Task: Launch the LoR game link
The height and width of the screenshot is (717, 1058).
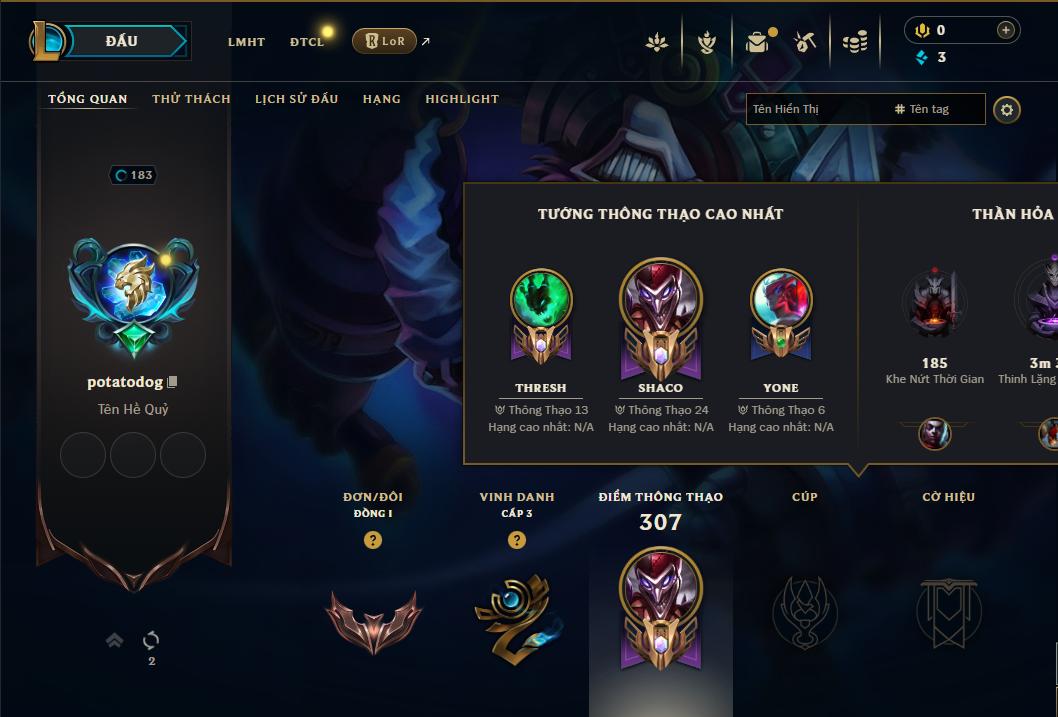Action: [x=385, y=41]
